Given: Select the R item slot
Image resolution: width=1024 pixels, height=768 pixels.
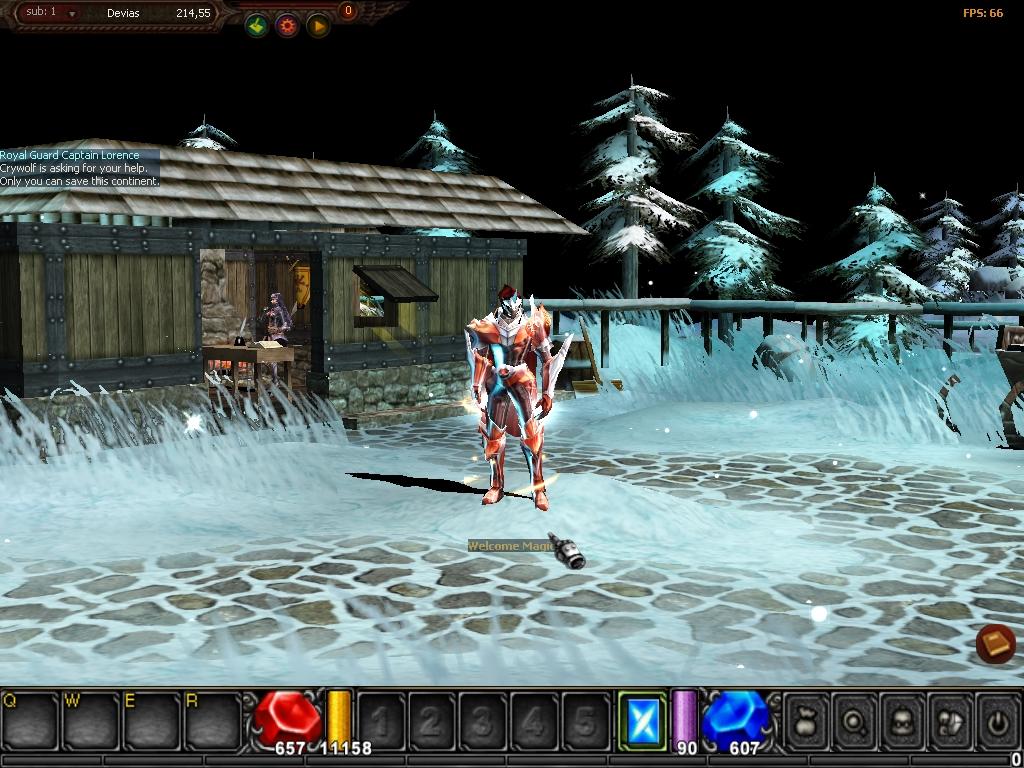Looking at the screenshot, I should [211, 720].
